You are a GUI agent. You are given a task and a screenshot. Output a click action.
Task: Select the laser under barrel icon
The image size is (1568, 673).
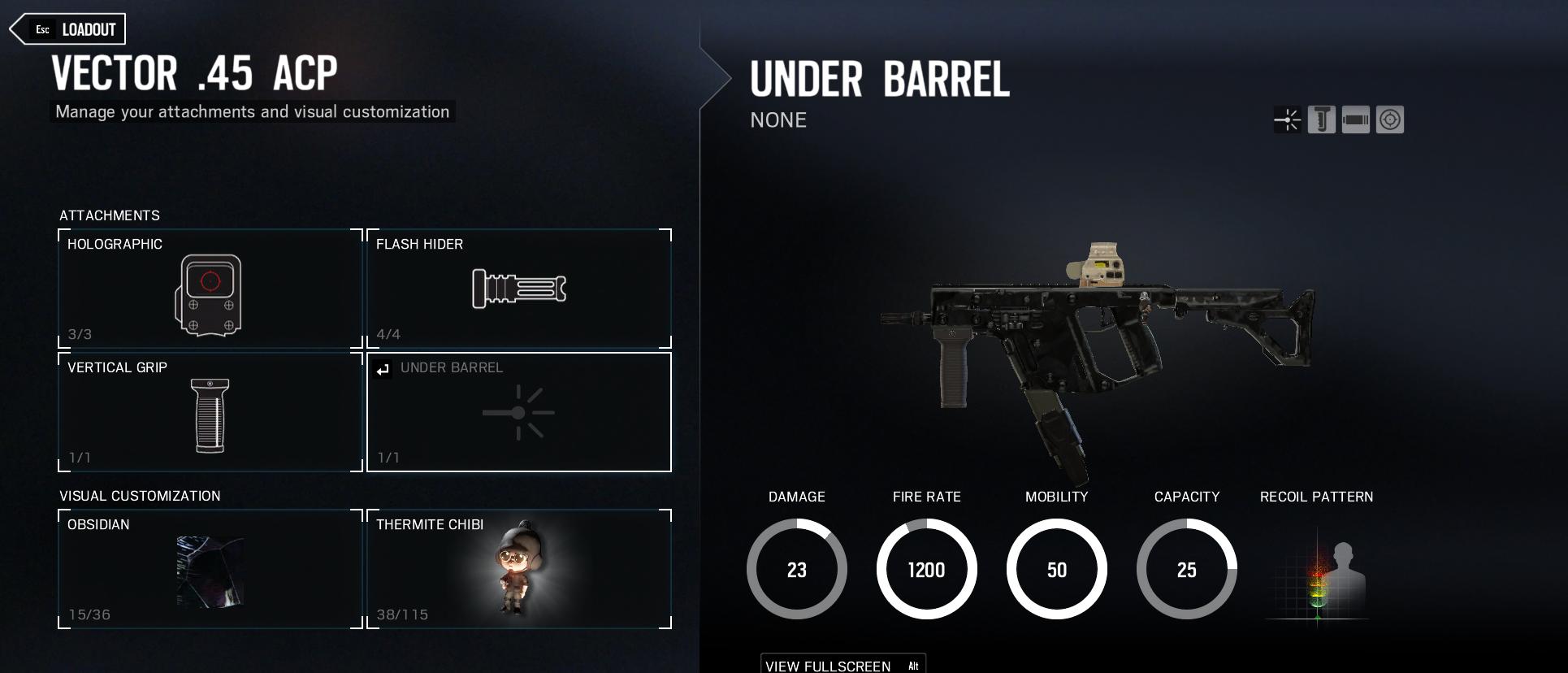coord(1288,119)
